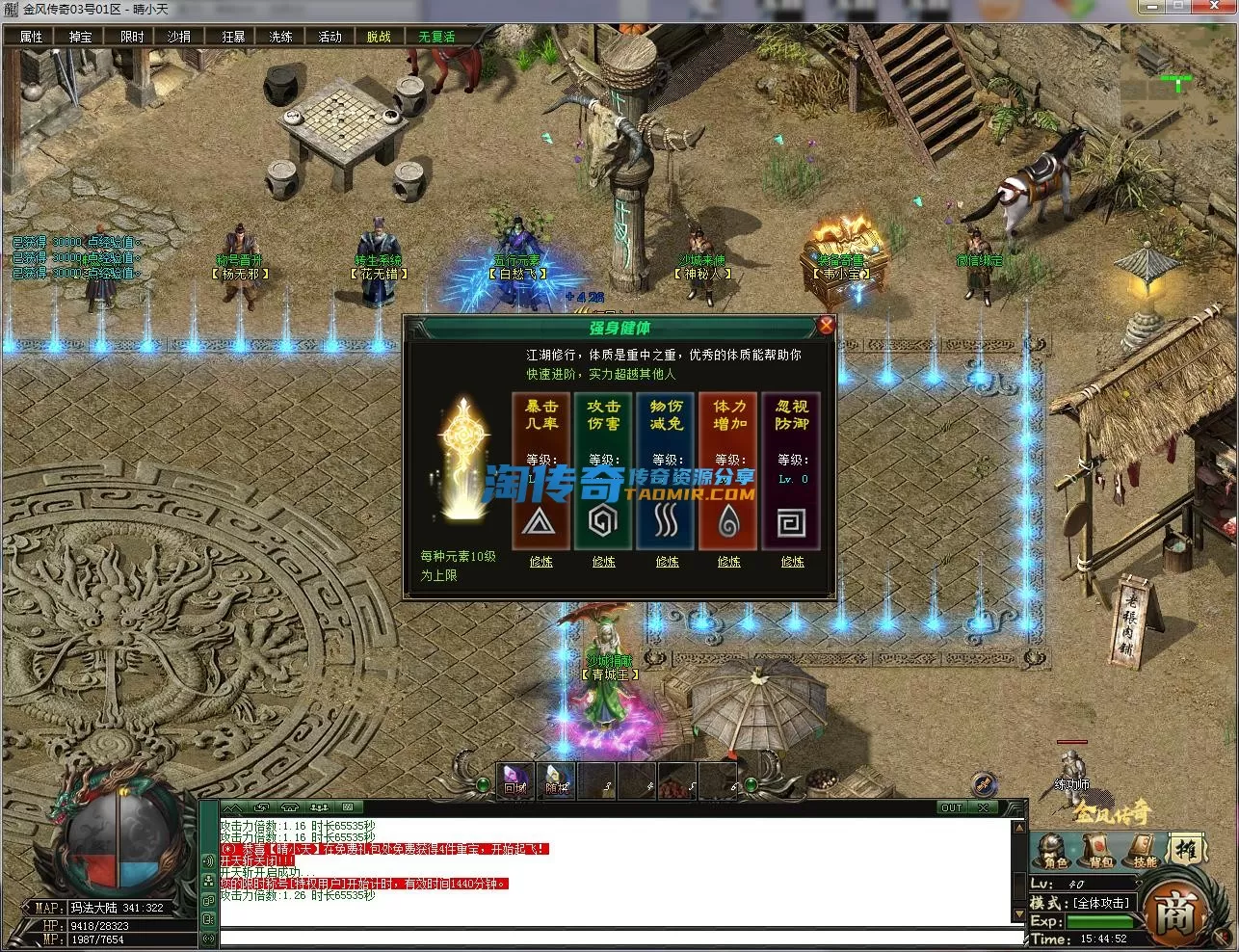Close the 强身健体 dialog
Image resolution: width=1239 pixels, height=952 pixels.
(826, 326)
